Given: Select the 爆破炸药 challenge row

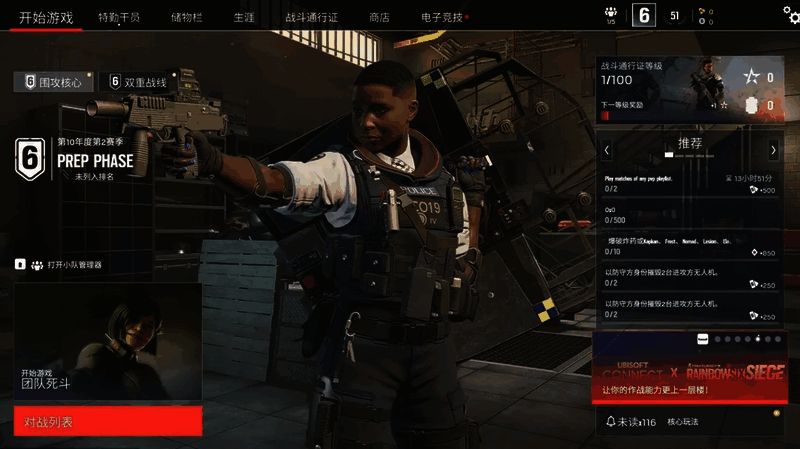Looking at the screenshot, I should [689, 247].
